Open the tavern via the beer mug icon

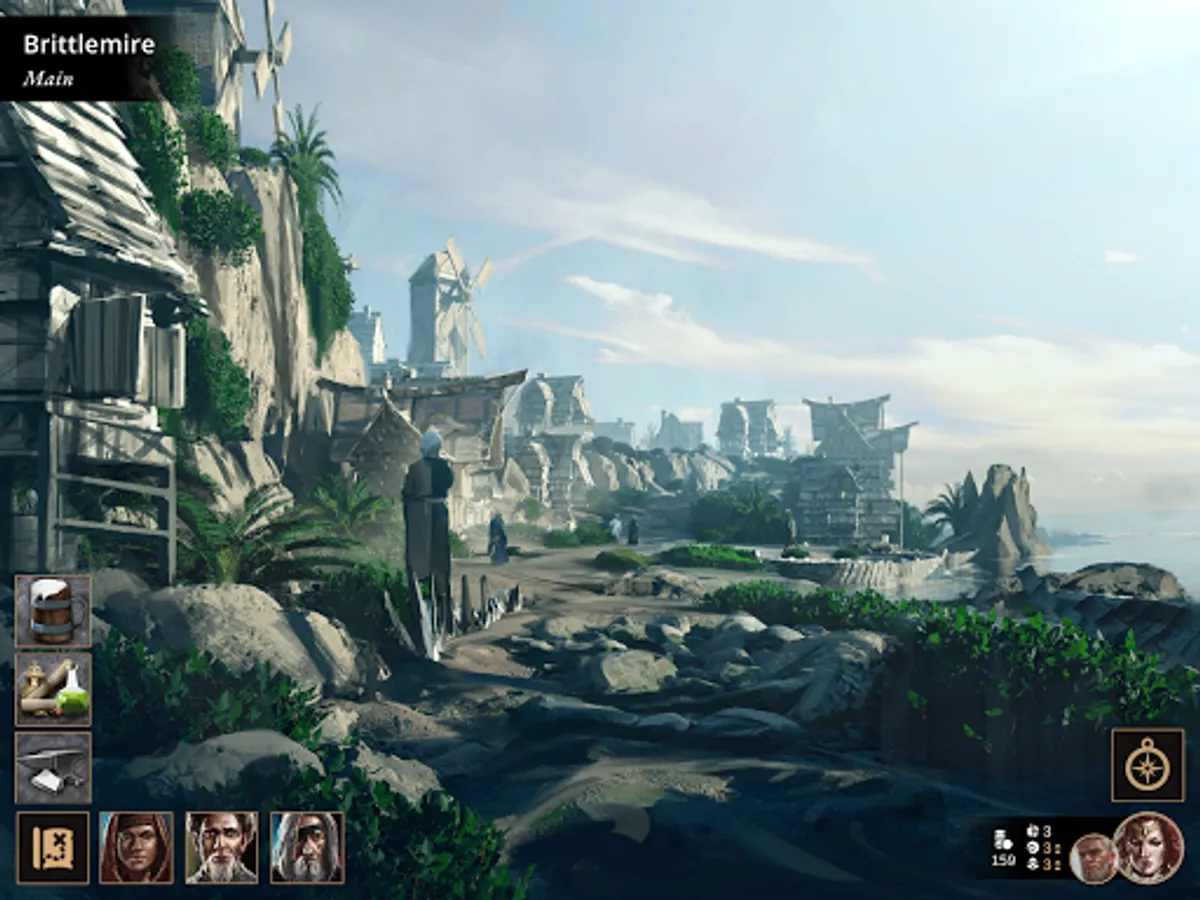click(x=53, y=611)
